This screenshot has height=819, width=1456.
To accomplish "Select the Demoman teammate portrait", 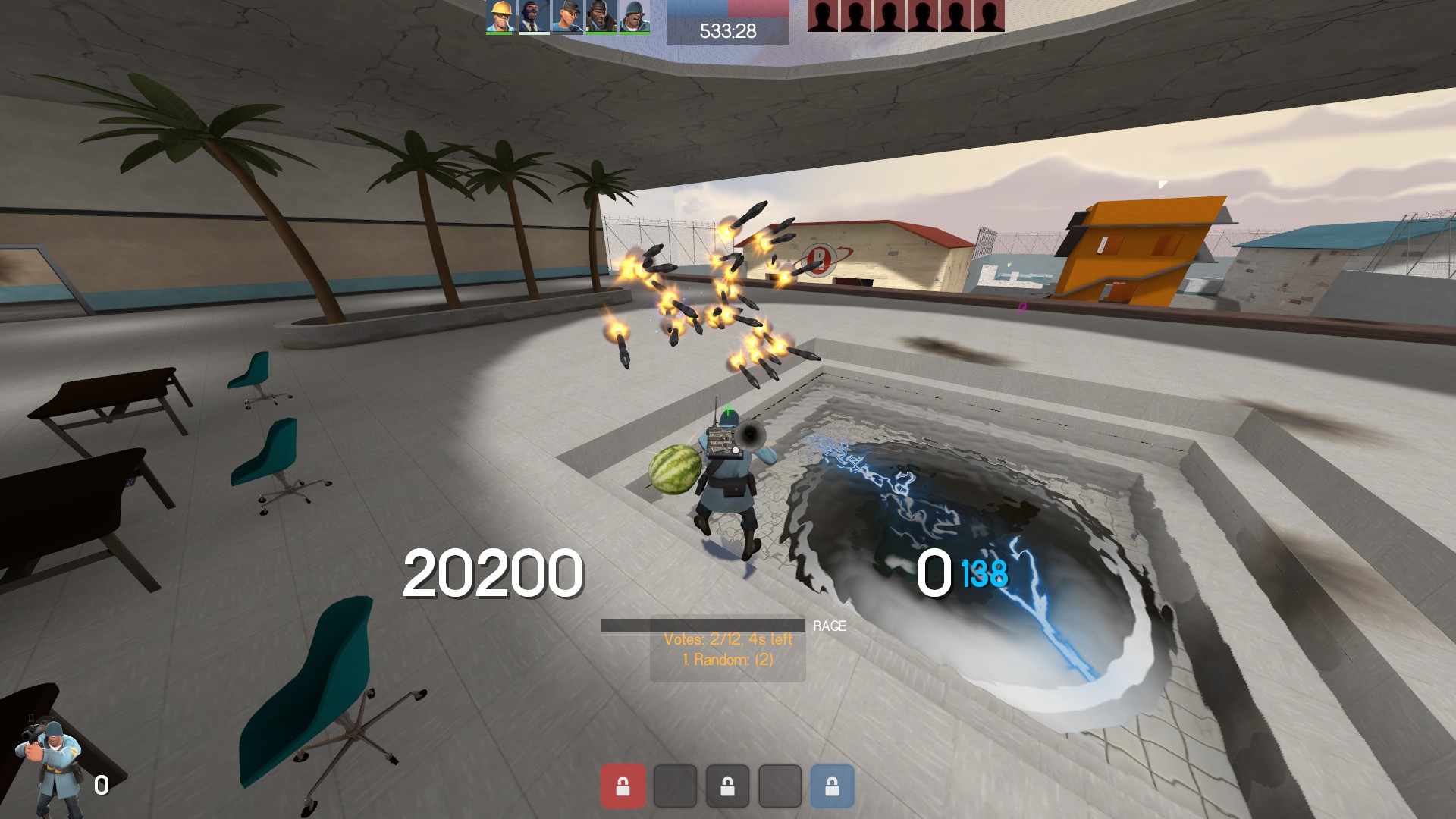I will click(x=601, y=17).
